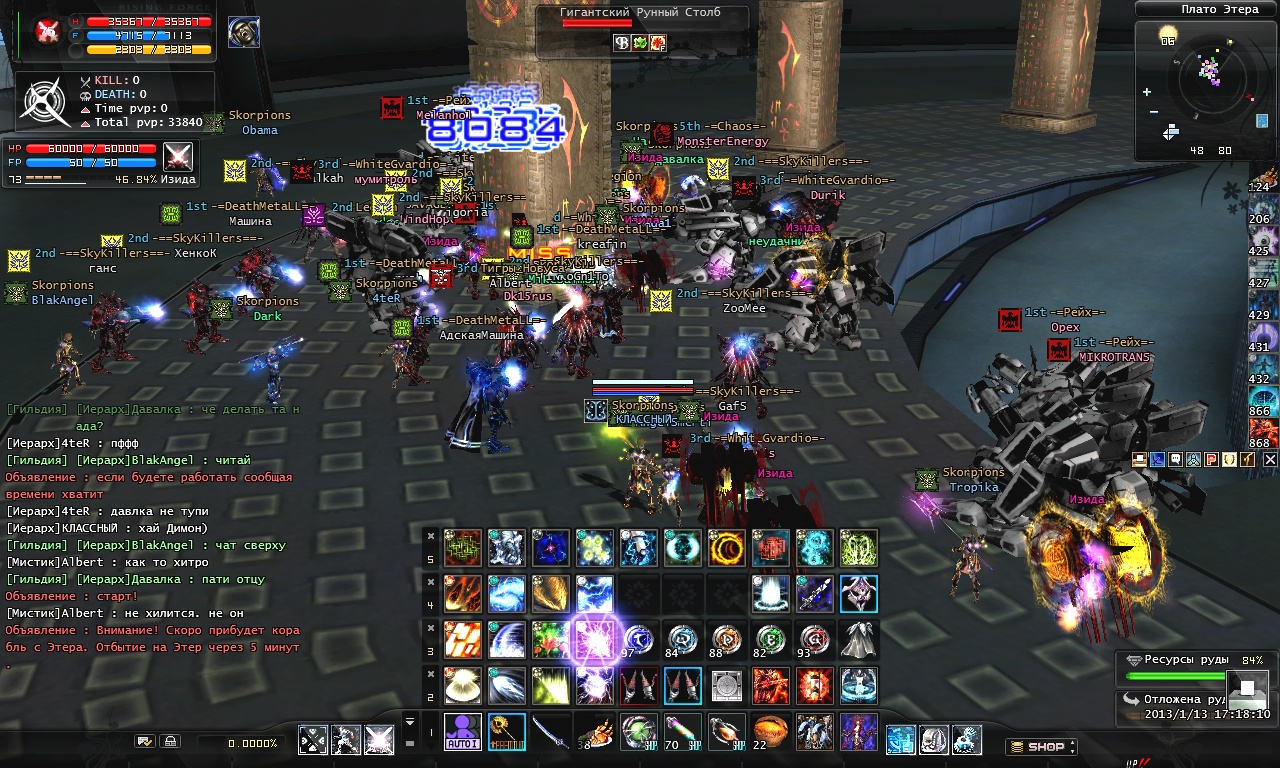Open the SHOP button

click(x=1040, y=747)
